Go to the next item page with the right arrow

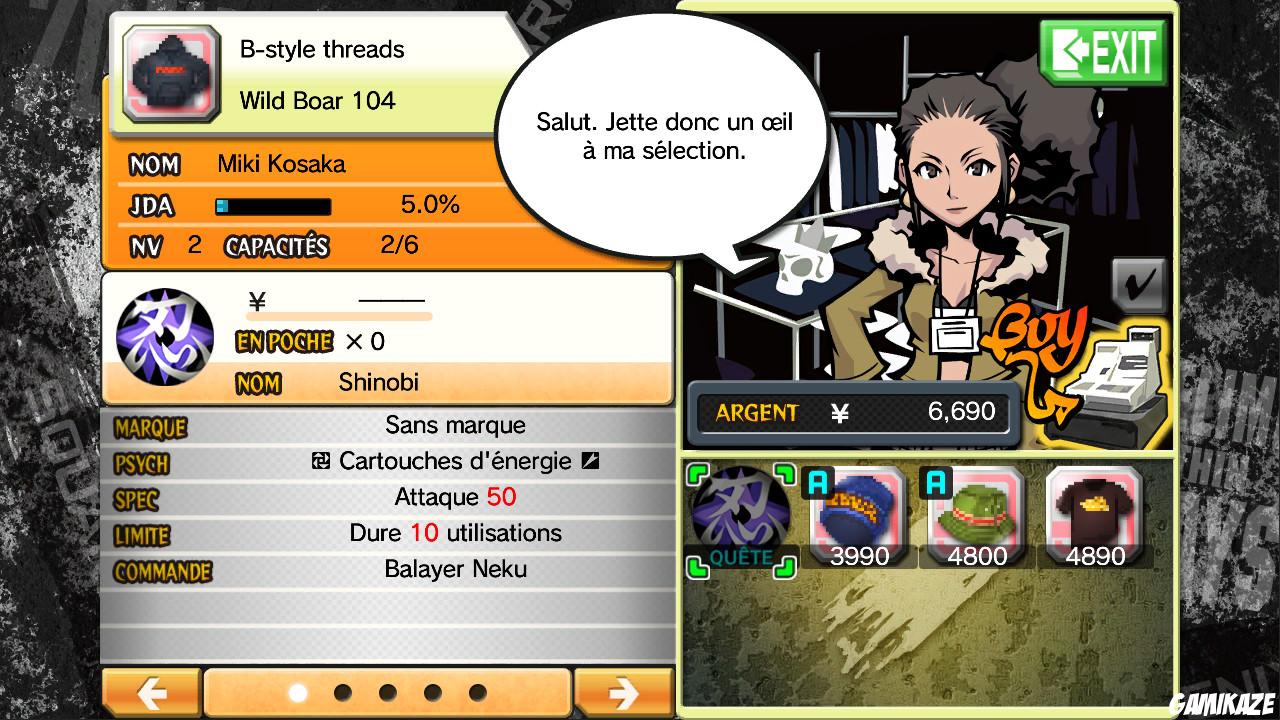[x=626, y=691]
